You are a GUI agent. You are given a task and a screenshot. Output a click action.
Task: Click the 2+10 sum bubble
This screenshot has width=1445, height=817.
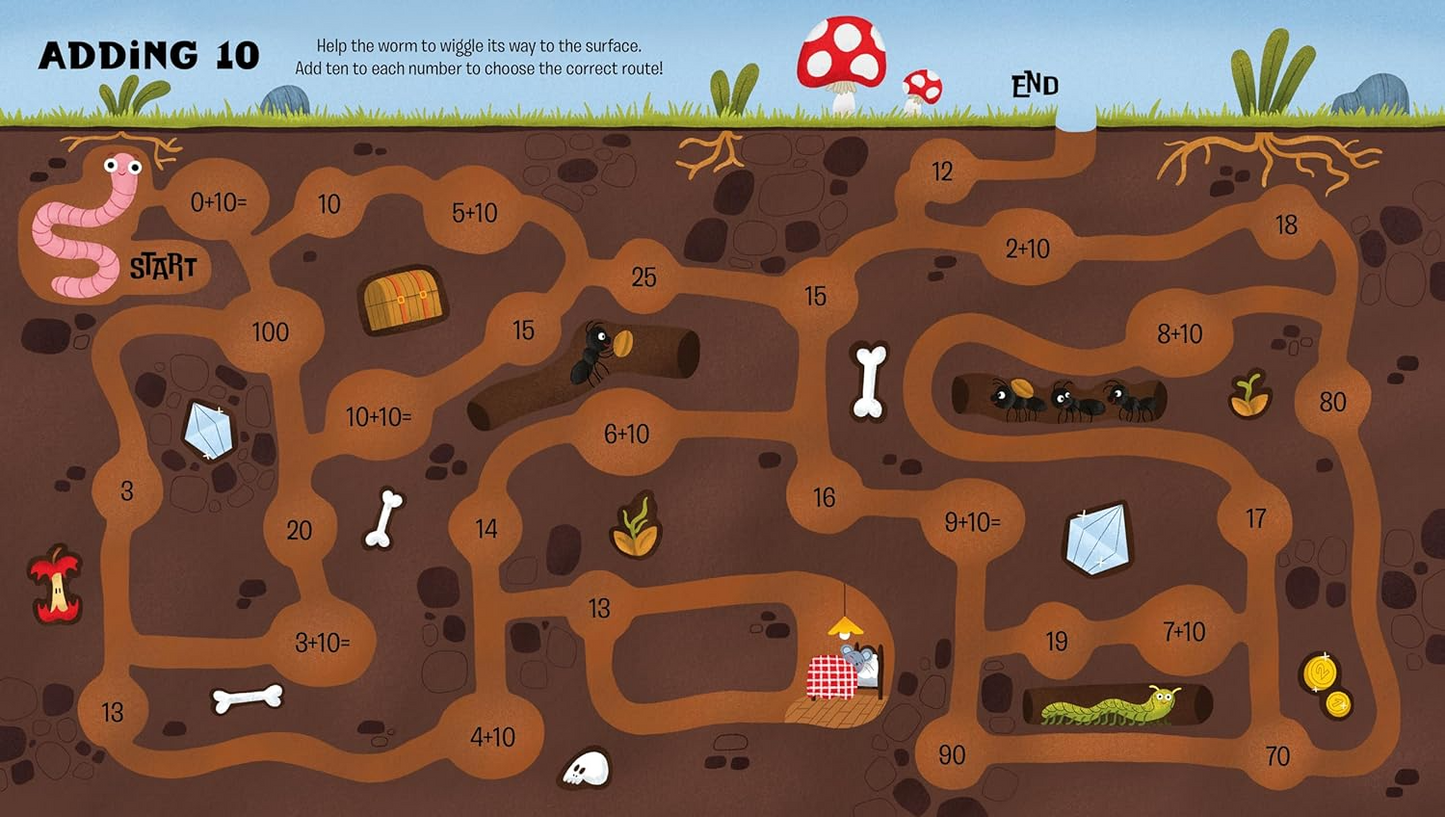[x=1027, y=248]
